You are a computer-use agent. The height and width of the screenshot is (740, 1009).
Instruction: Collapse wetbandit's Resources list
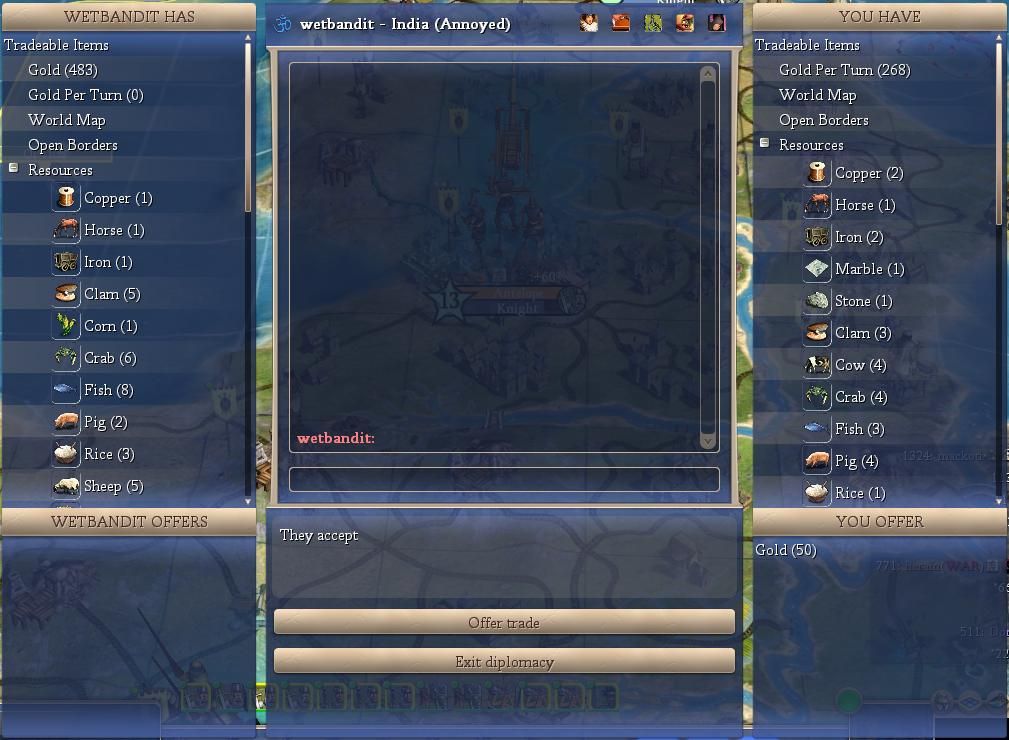(14, 169)
